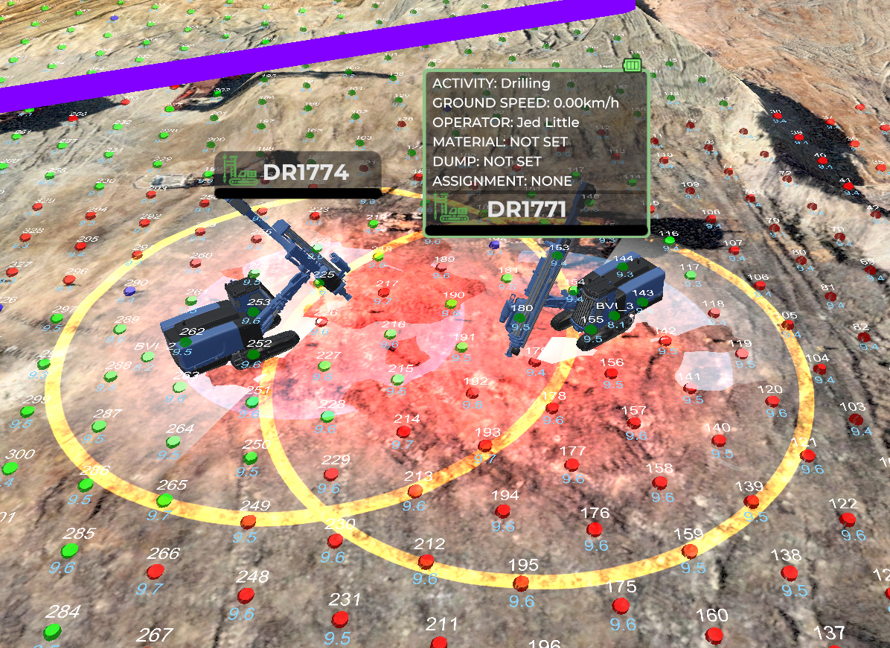Click the green battery status icon
The image size is (890, 648).
(631, 65)
